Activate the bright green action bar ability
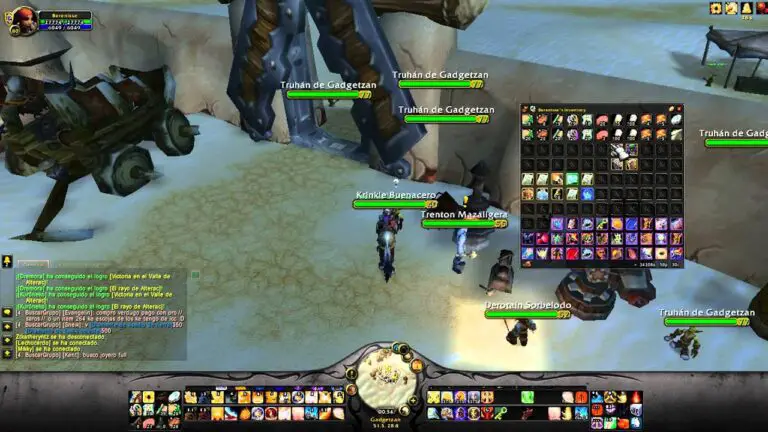The height and width of the screenshot is (432, 768). pyautogui.click(x=526, y=398)
